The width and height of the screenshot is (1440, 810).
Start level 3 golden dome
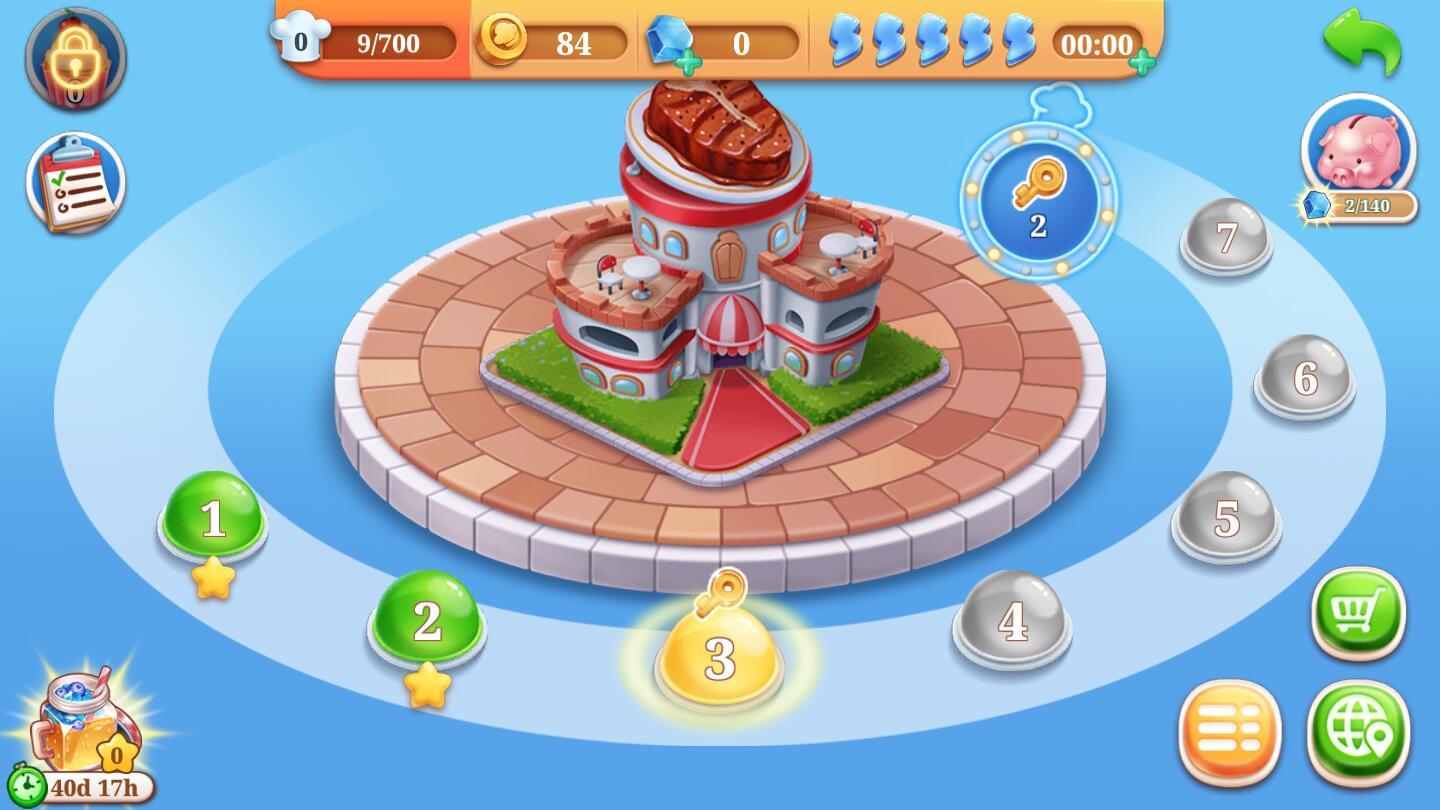coord(719,657)
